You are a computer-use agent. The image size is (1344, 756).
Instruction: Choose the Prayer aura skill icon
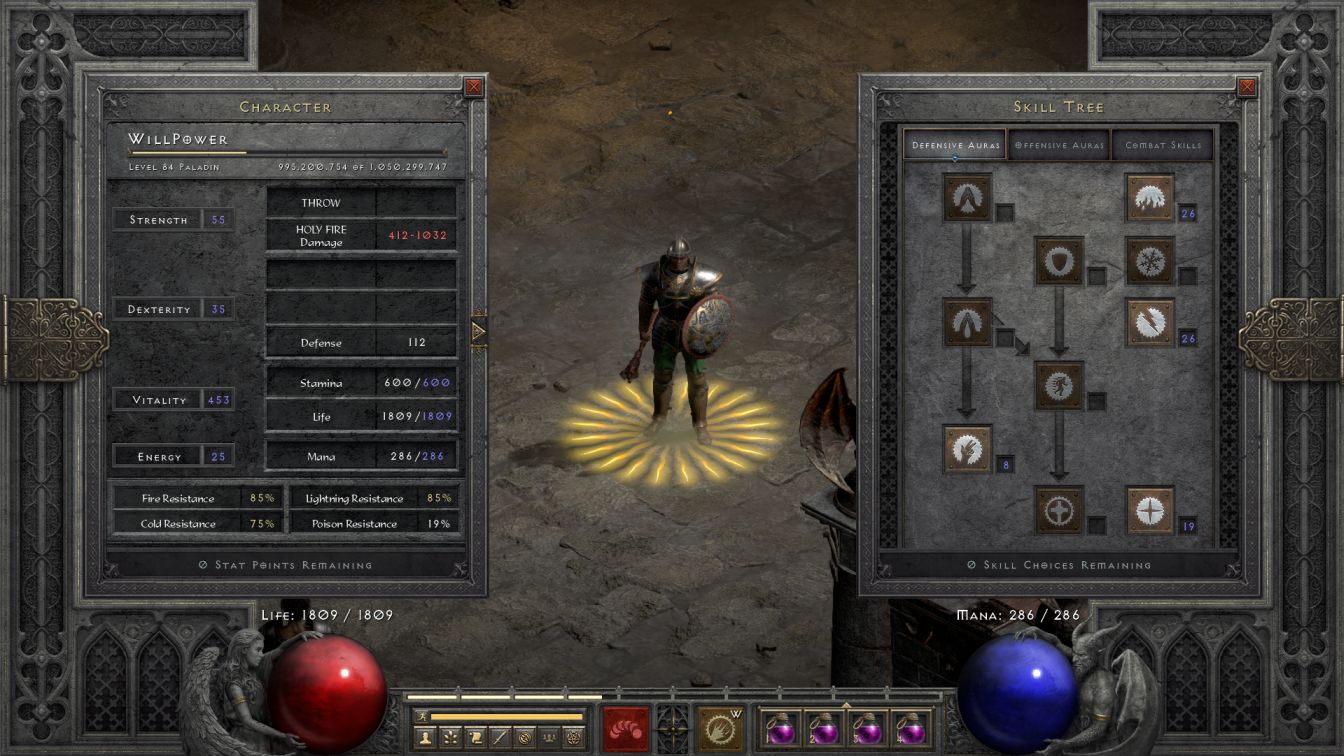pyautogui.click(x=967, y=197)
